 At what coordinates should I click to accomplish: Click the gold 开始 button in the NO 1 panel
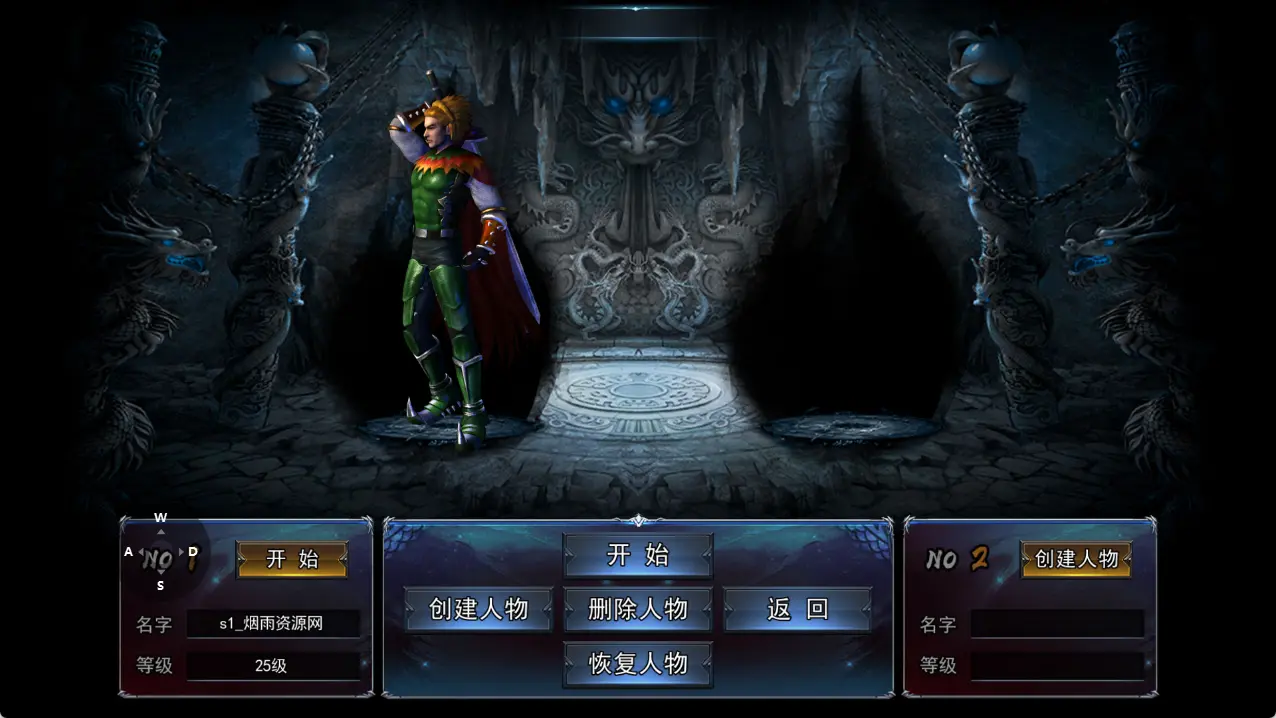(x=292, y=559)
